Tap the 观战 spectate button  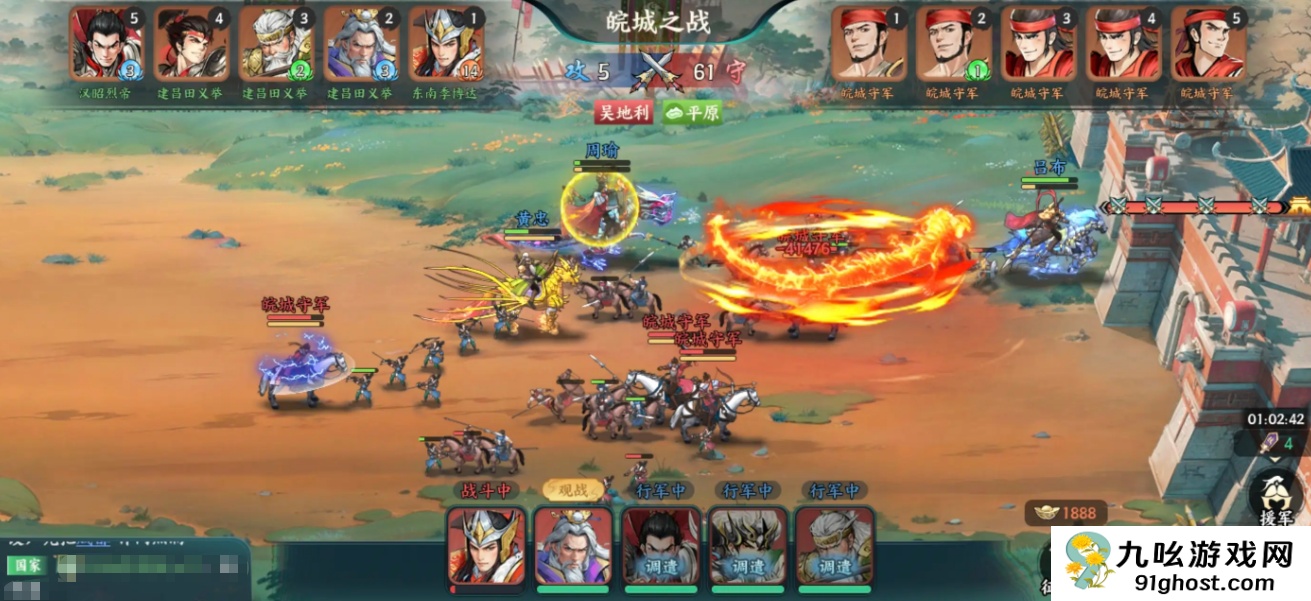pyautogui.click(x=572, y=490)
